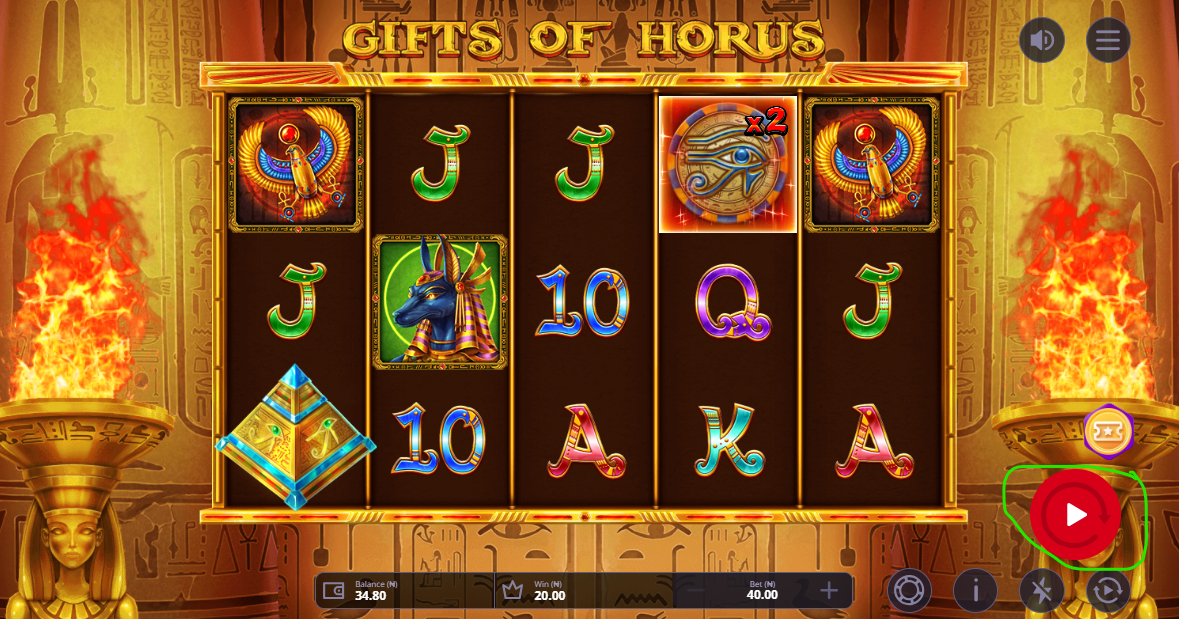Viewport: 1179px width, 619px height.
Task: Decrease the bet with the minus button
Action: point(696,591)
